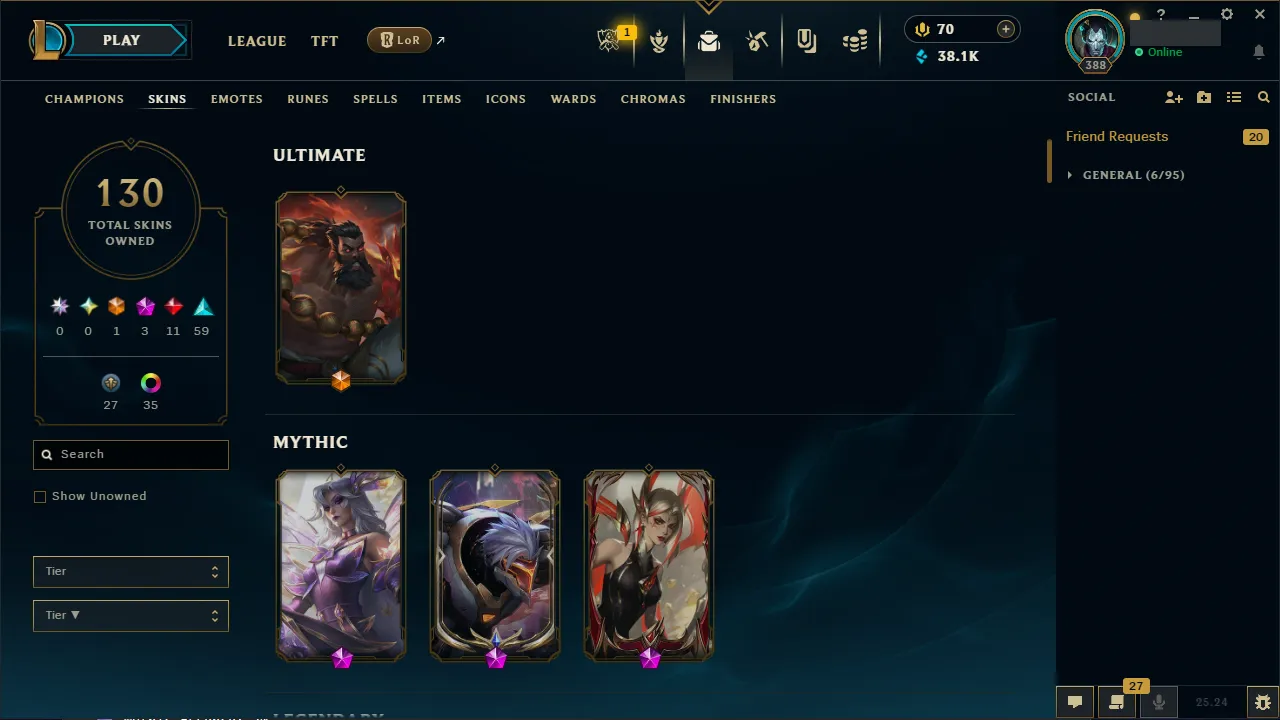Open the friends list search icon

[x=1263, y=97]
